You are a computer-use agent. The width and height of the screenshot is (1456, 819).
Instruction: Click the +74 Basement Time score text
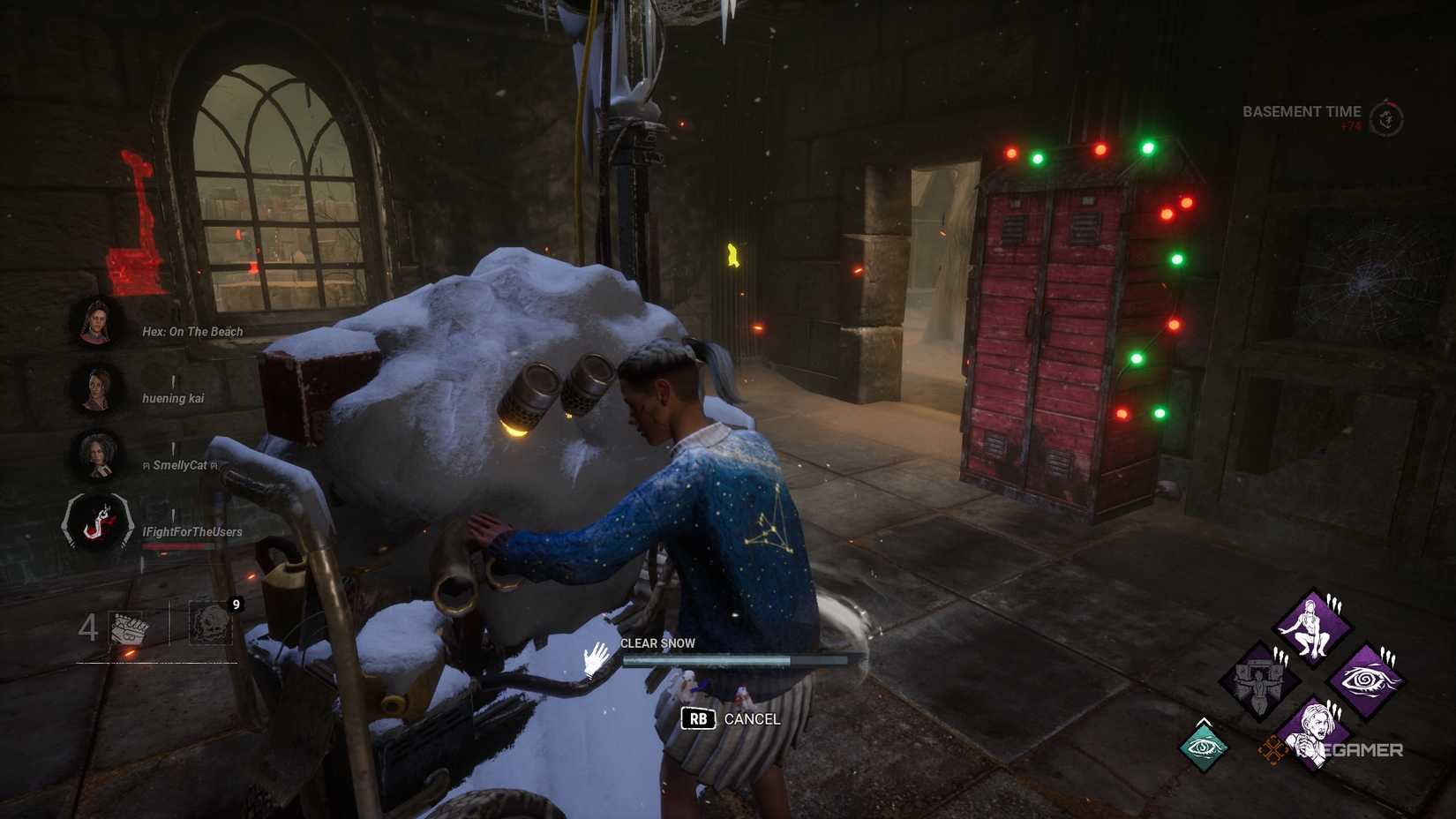pos(1351,126)
